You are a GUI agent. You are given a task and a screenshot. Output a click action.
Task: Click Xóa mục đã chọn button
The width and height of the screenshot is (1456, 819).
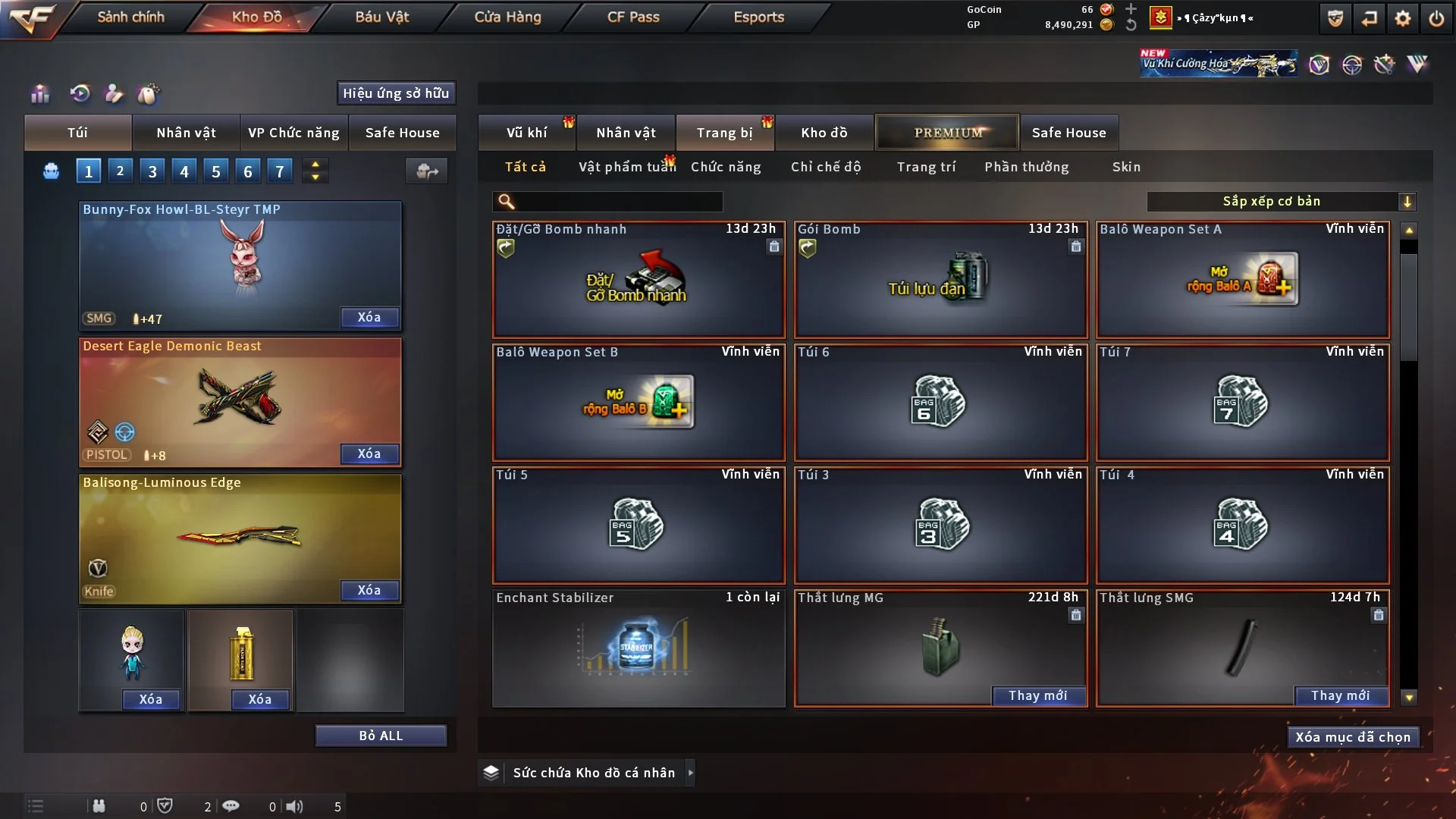click(x=1353, y=737)
